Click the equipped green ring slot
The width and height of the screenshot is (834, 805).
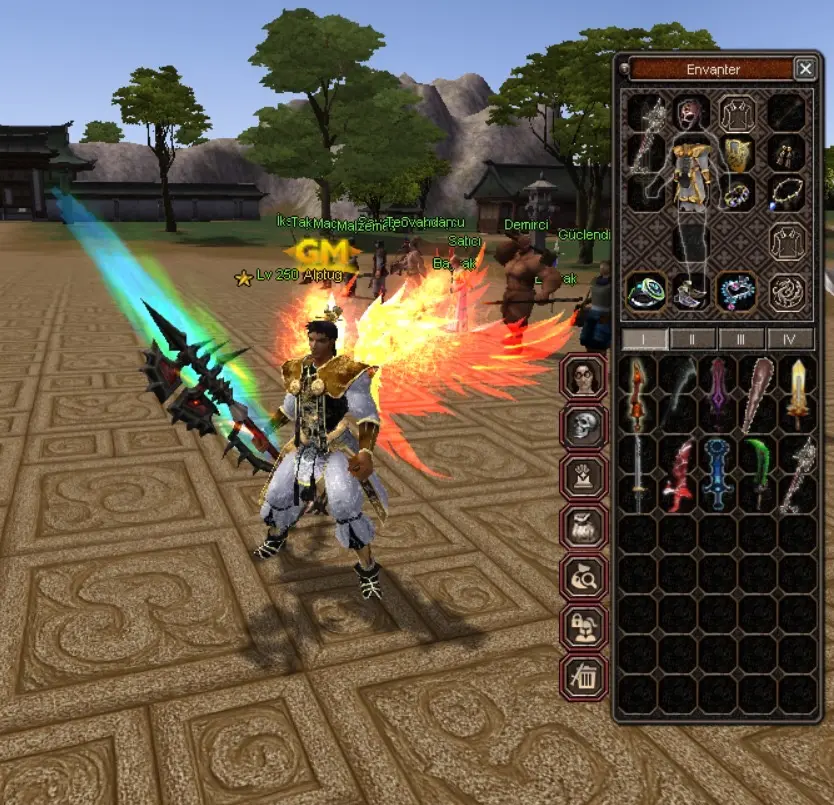643,291
